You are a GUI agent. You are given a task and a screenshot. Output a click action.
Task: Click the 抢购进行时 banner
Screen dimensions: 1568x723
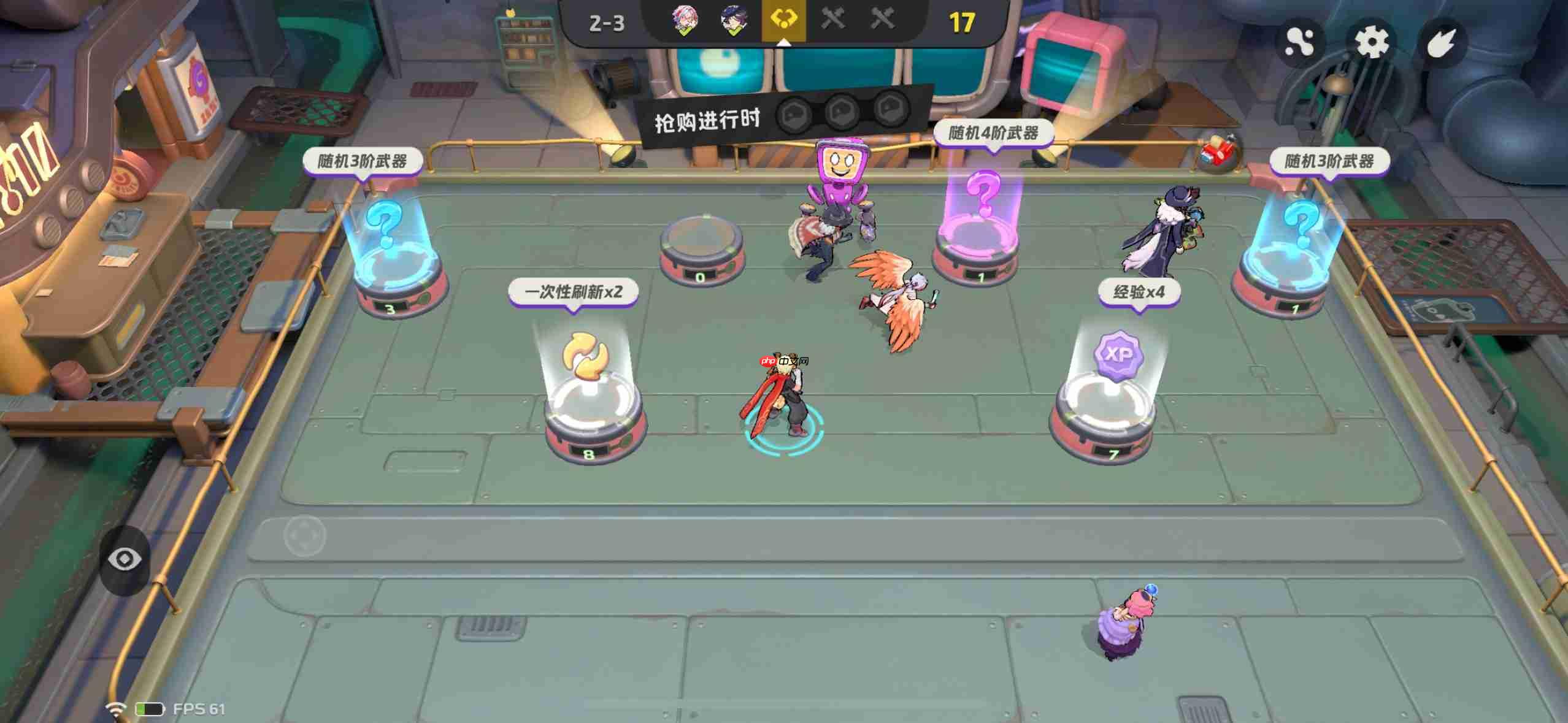[x=706, y=120]
